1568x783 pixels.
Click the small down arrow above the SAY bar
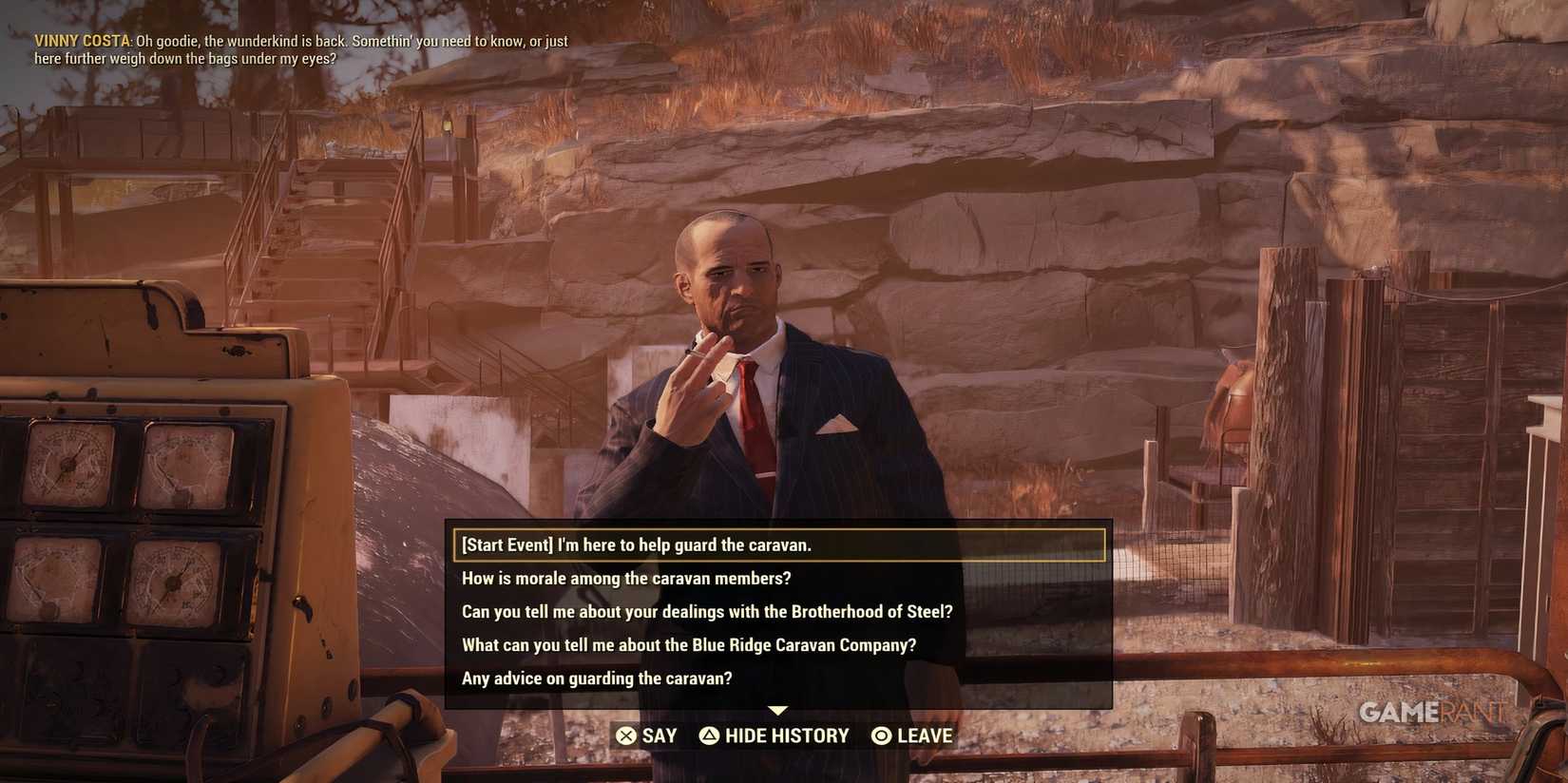[x=778, y=710]
